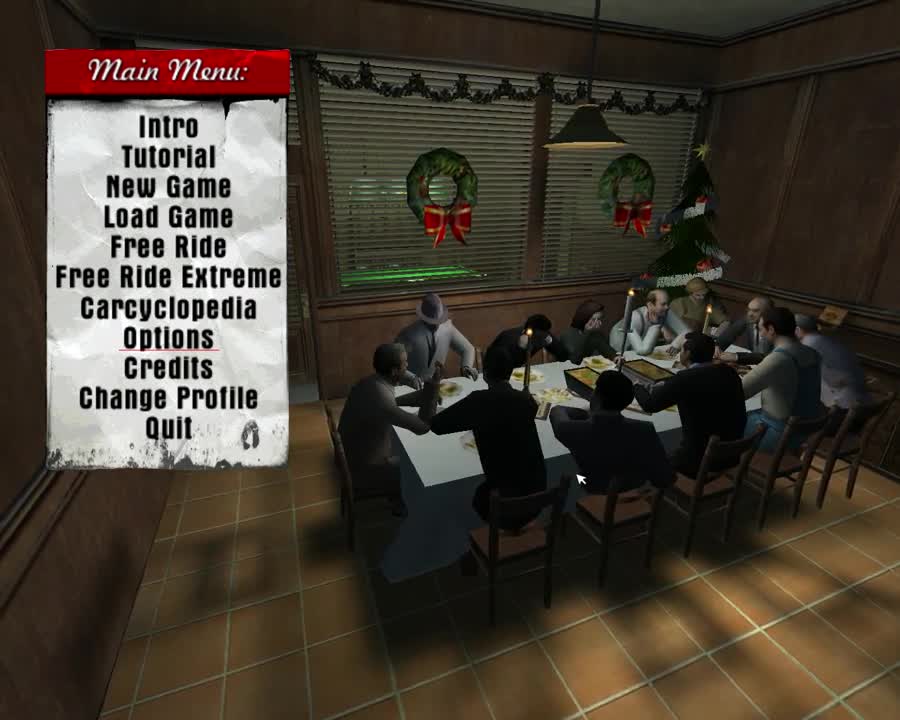View the Credits
This screenshot has width=900, height=720.
tap(168, 368)
